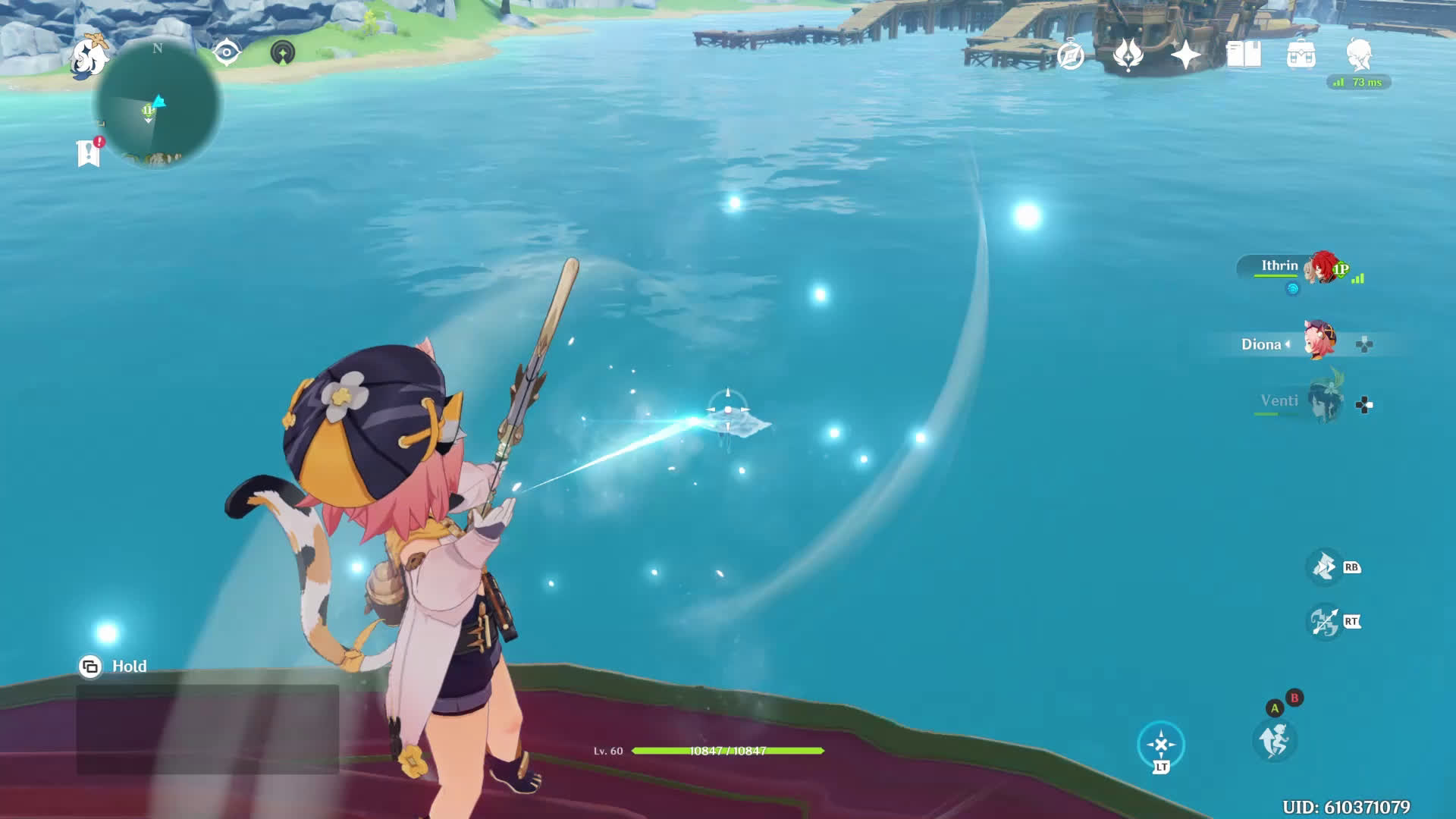Open the events winged emblem icon
This screenshot has height=819, width=1456.
1128,55
